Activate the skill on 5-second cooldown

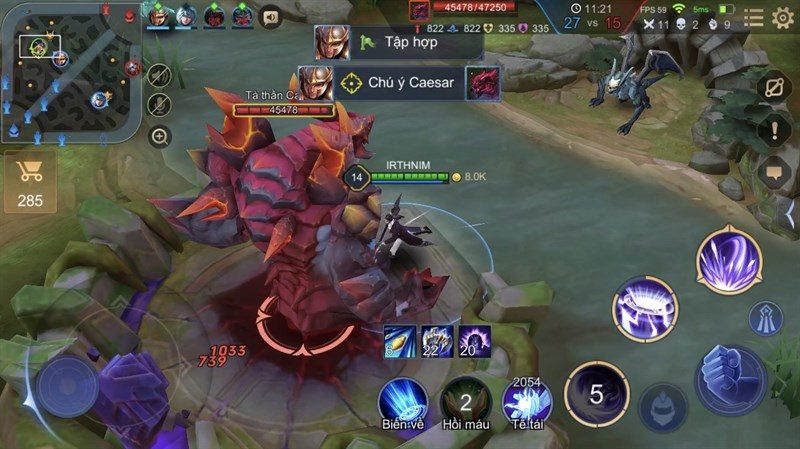(x=597, y=394)
